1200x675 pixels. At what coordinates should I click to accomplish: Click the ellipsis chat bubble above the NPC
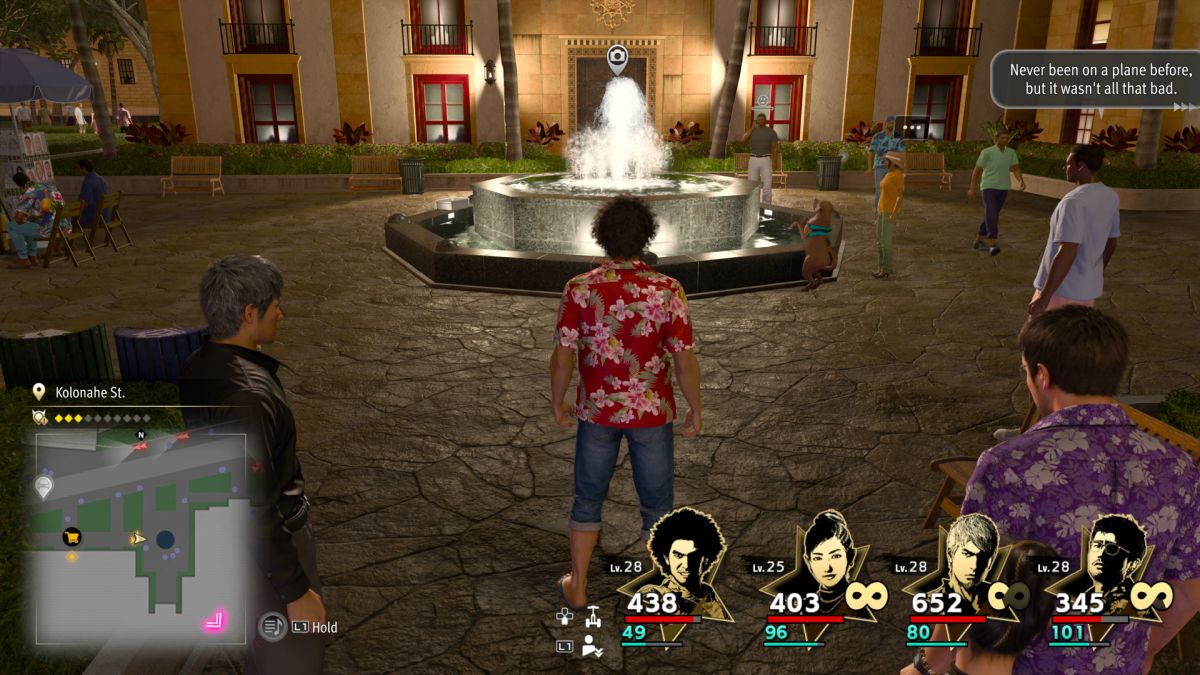[911, 127]
